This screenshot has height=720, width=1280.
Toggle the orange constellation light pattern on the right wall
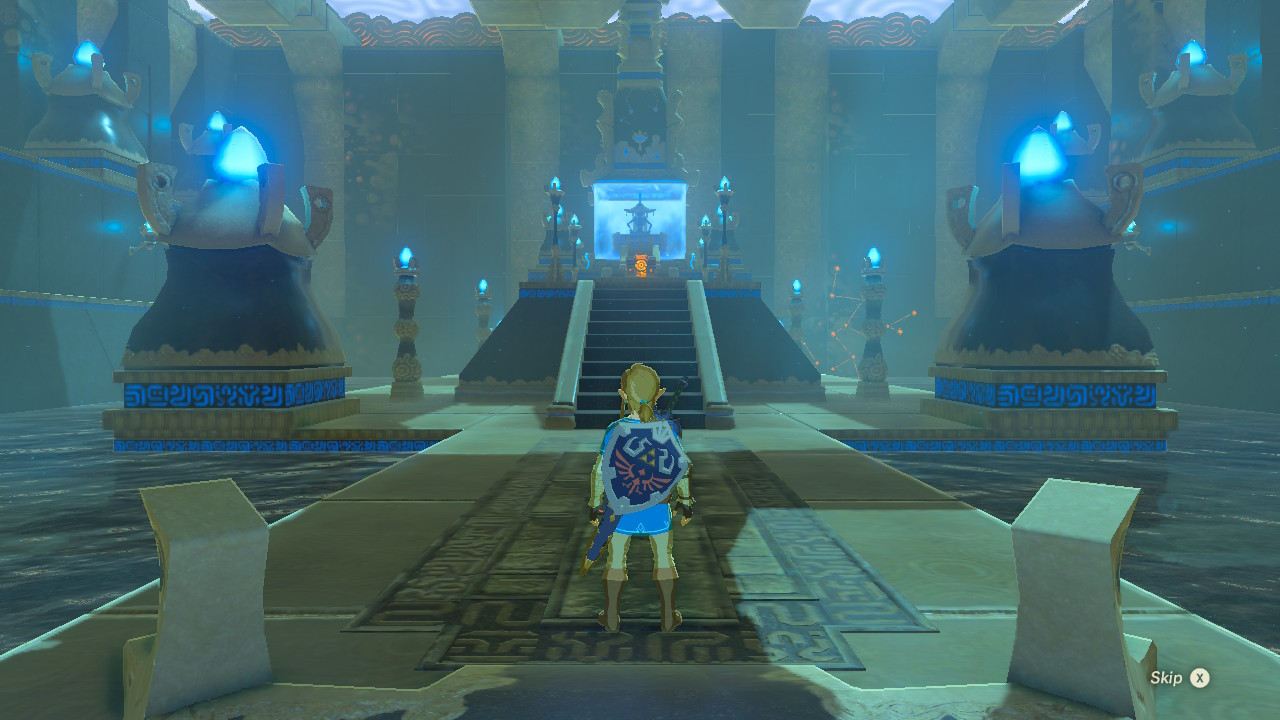point(843,320)
